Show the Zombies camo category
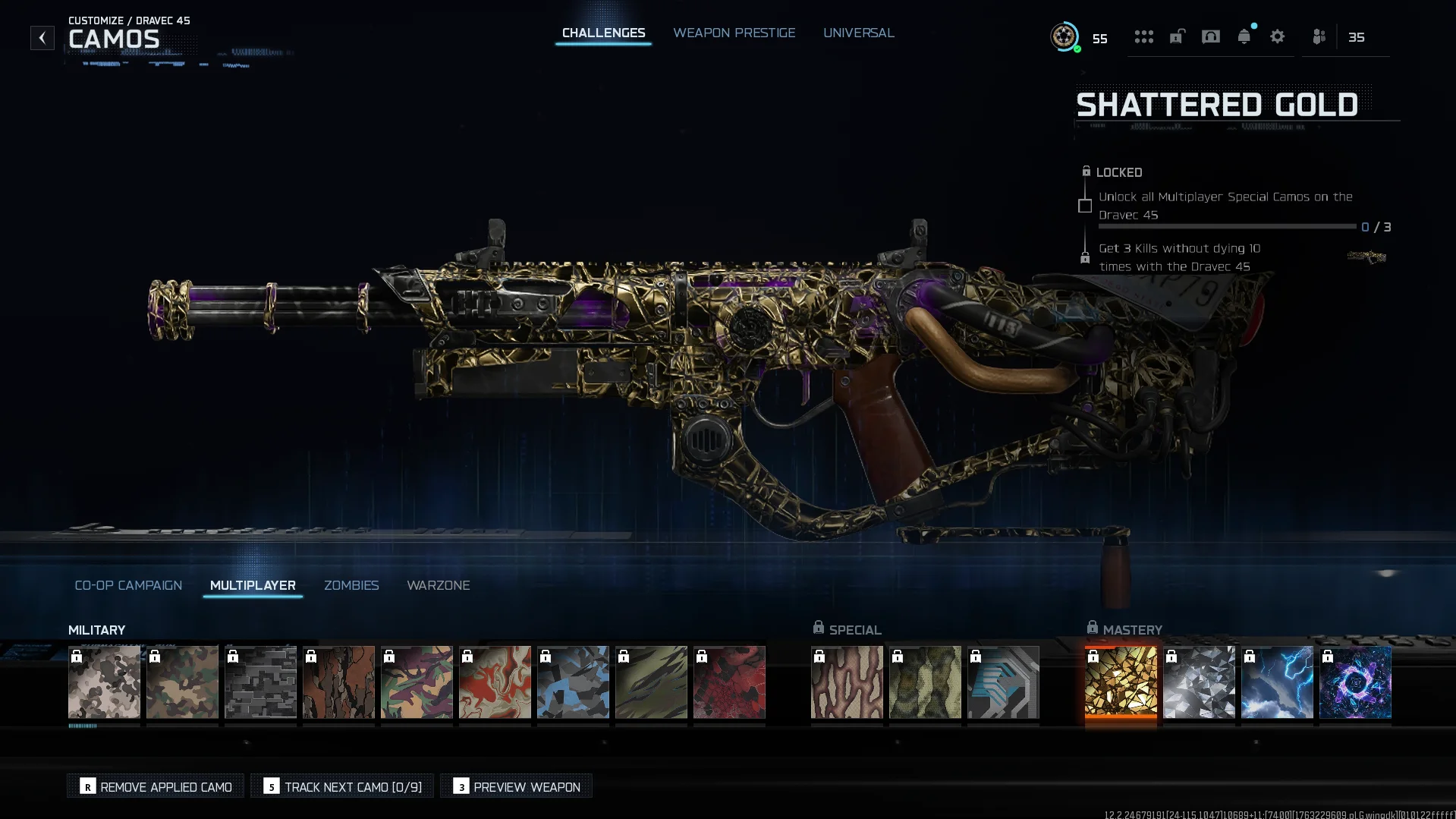The width and height of the screenshot is (1456, 819). (351, 585)
